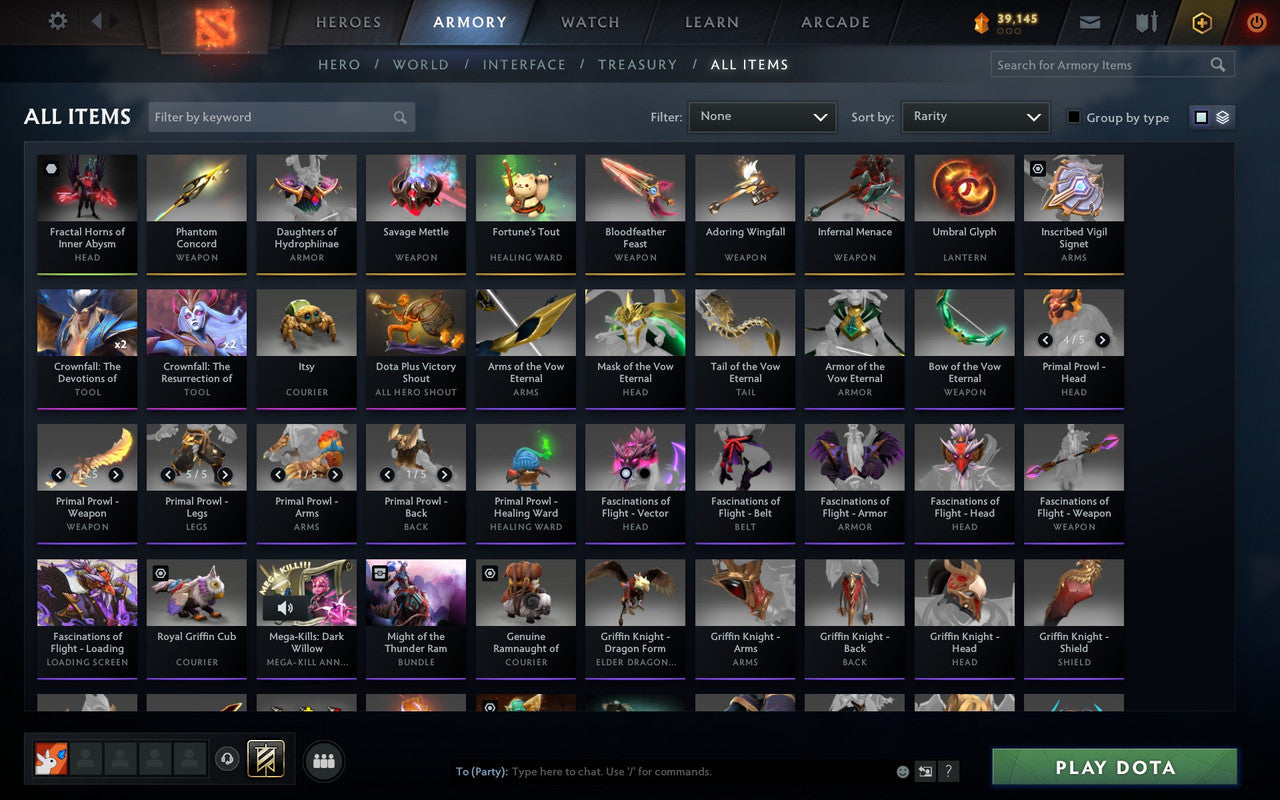Switch to the WATCH tab
The height and width of the screenshot is (800, 1280).
(589, 21)
